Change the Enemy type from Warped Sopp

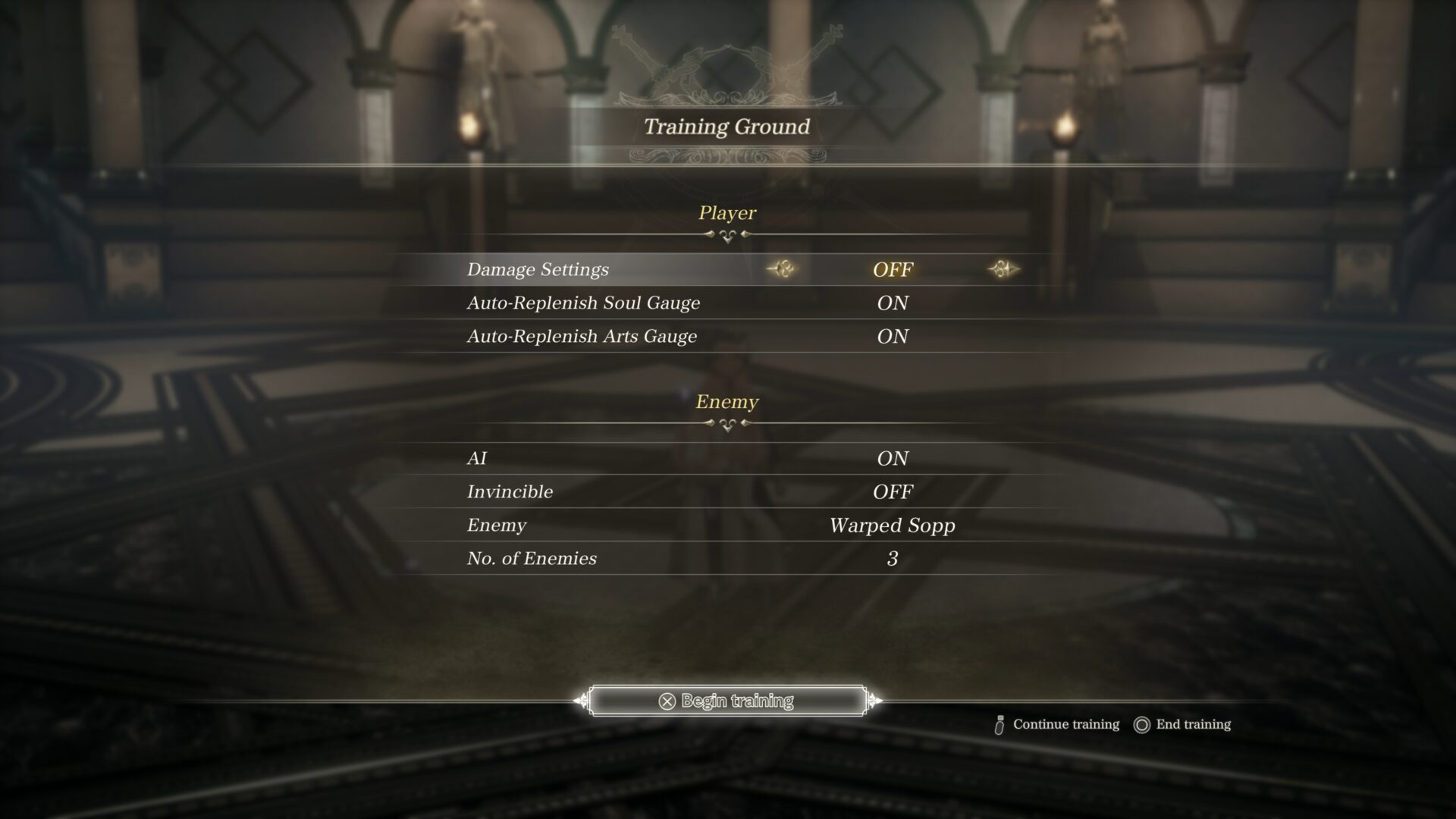pos(892,526)
